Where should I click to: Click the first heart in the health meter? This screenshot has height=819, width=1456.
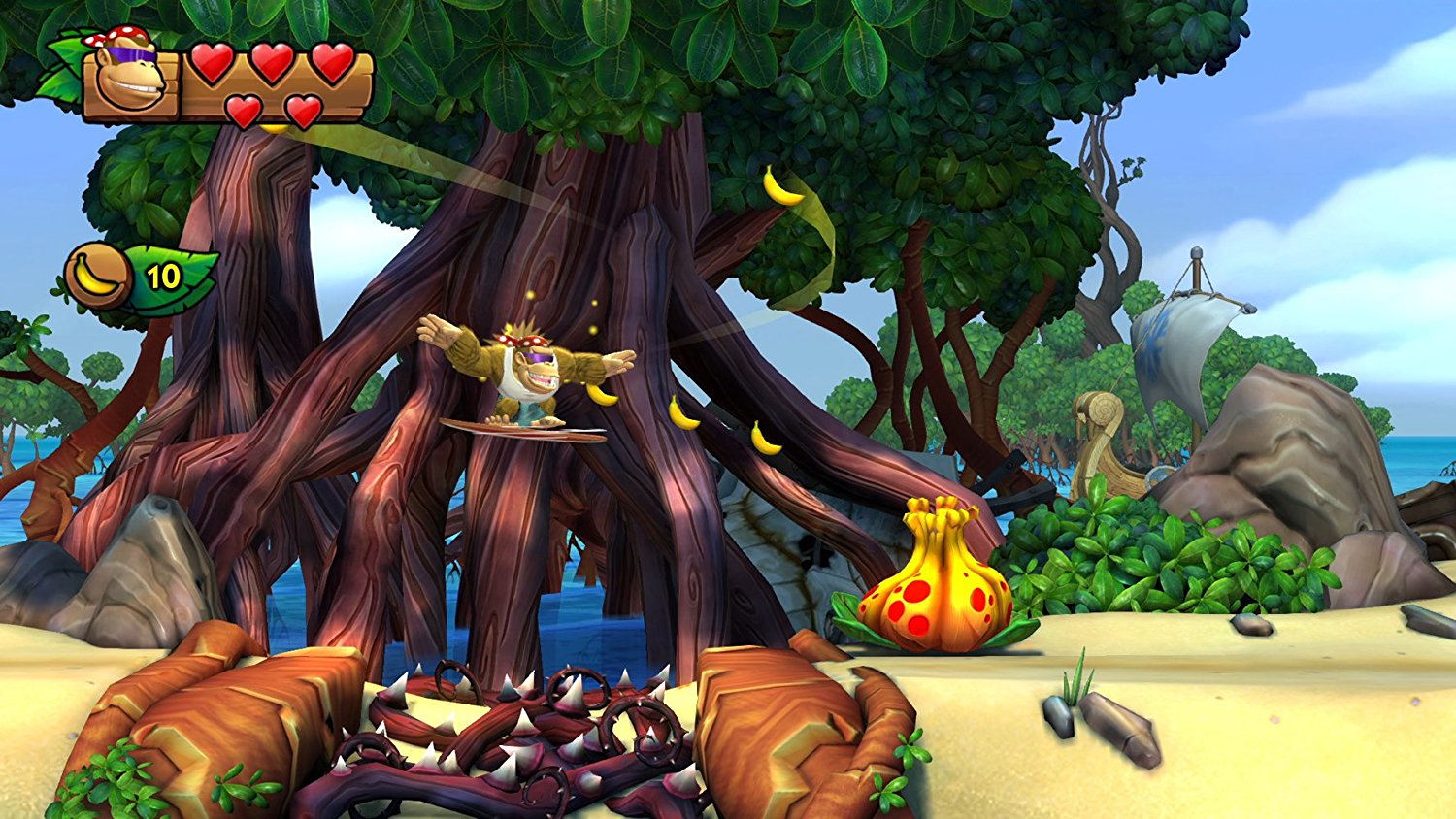pos(212,65)
